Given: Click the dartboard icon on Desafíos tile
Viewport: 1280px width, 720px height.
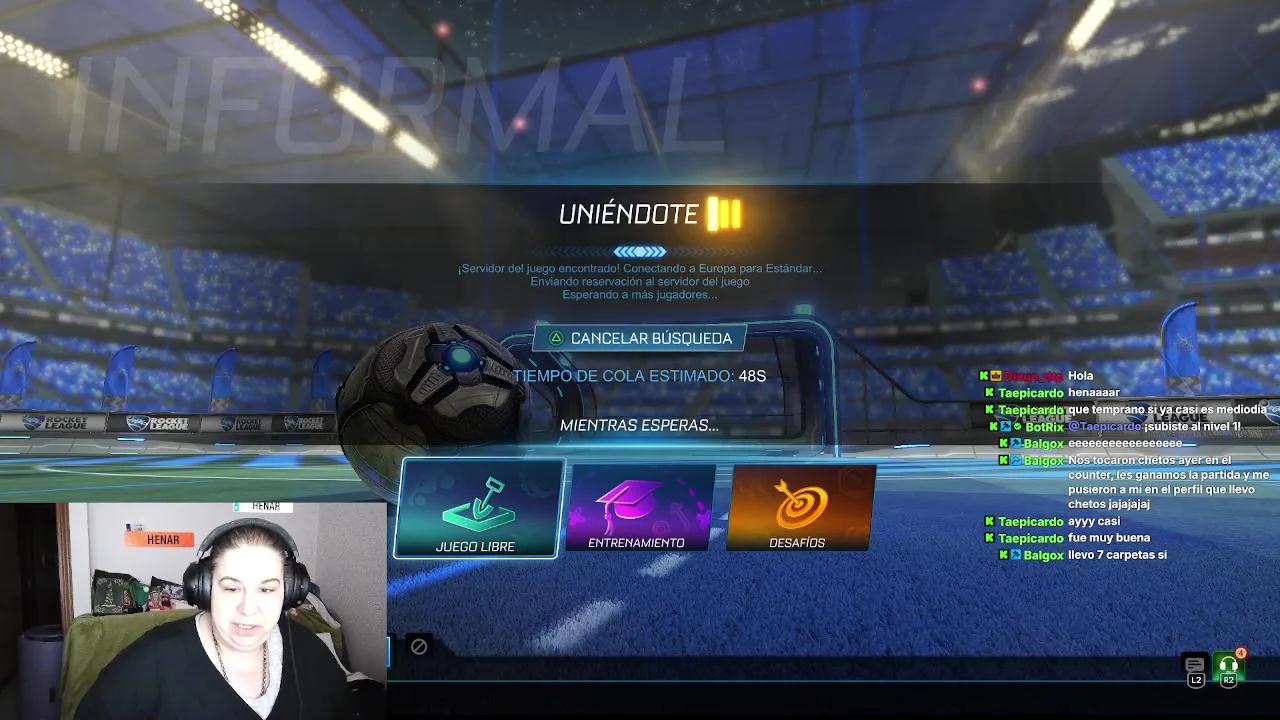Looking at the screenshot, I should [x=801, y=502].
